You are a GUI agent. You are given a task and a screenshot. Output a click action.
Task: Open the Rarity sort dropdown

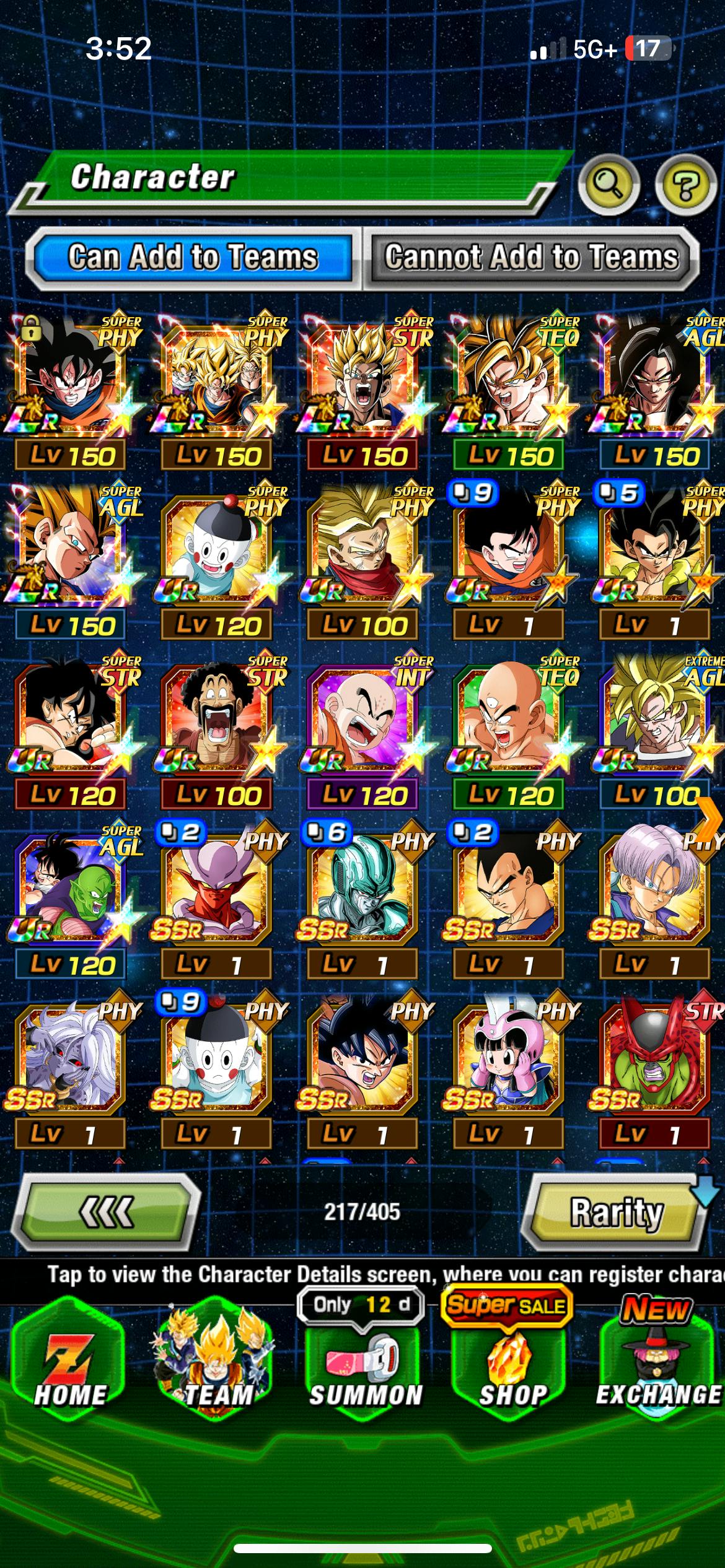[x=615, y=1211]
